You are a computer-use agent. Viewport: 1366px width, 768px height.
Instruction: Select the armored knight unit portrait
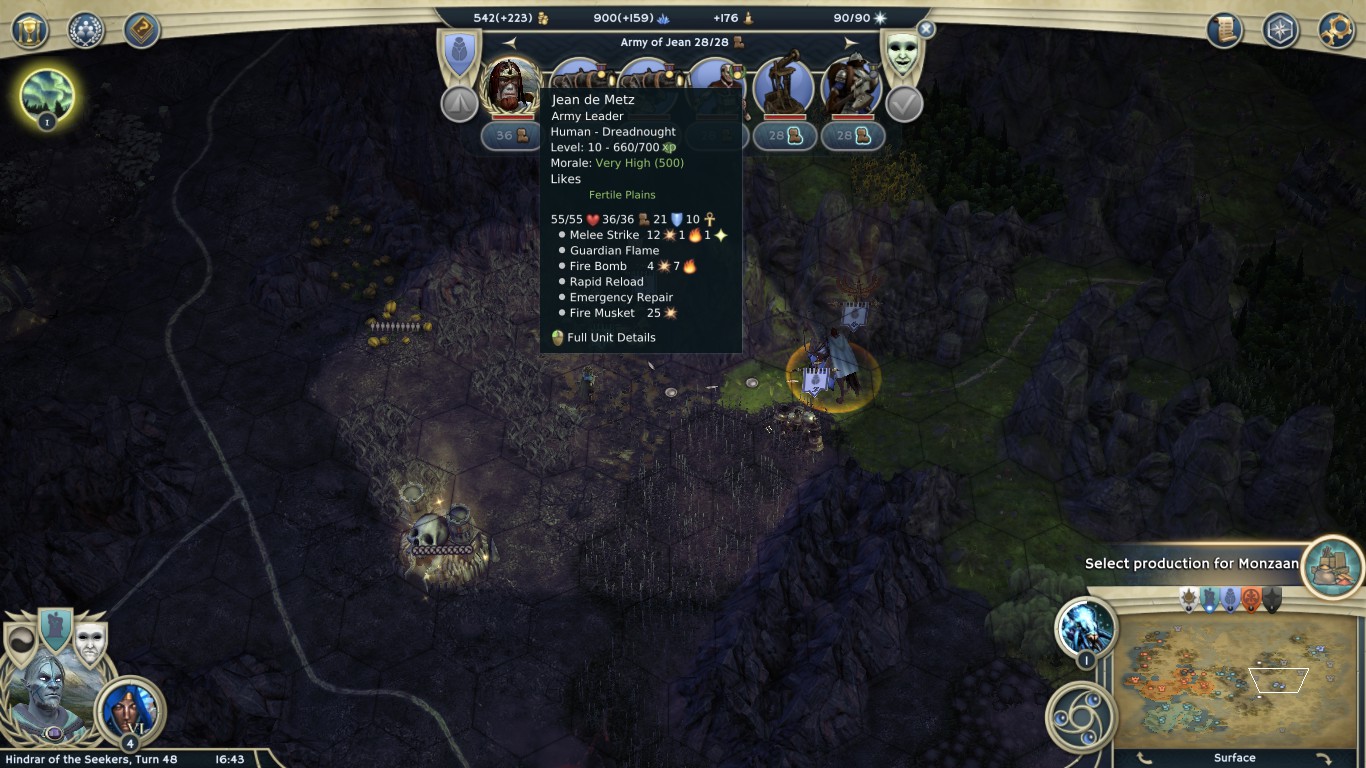[851, 86]
